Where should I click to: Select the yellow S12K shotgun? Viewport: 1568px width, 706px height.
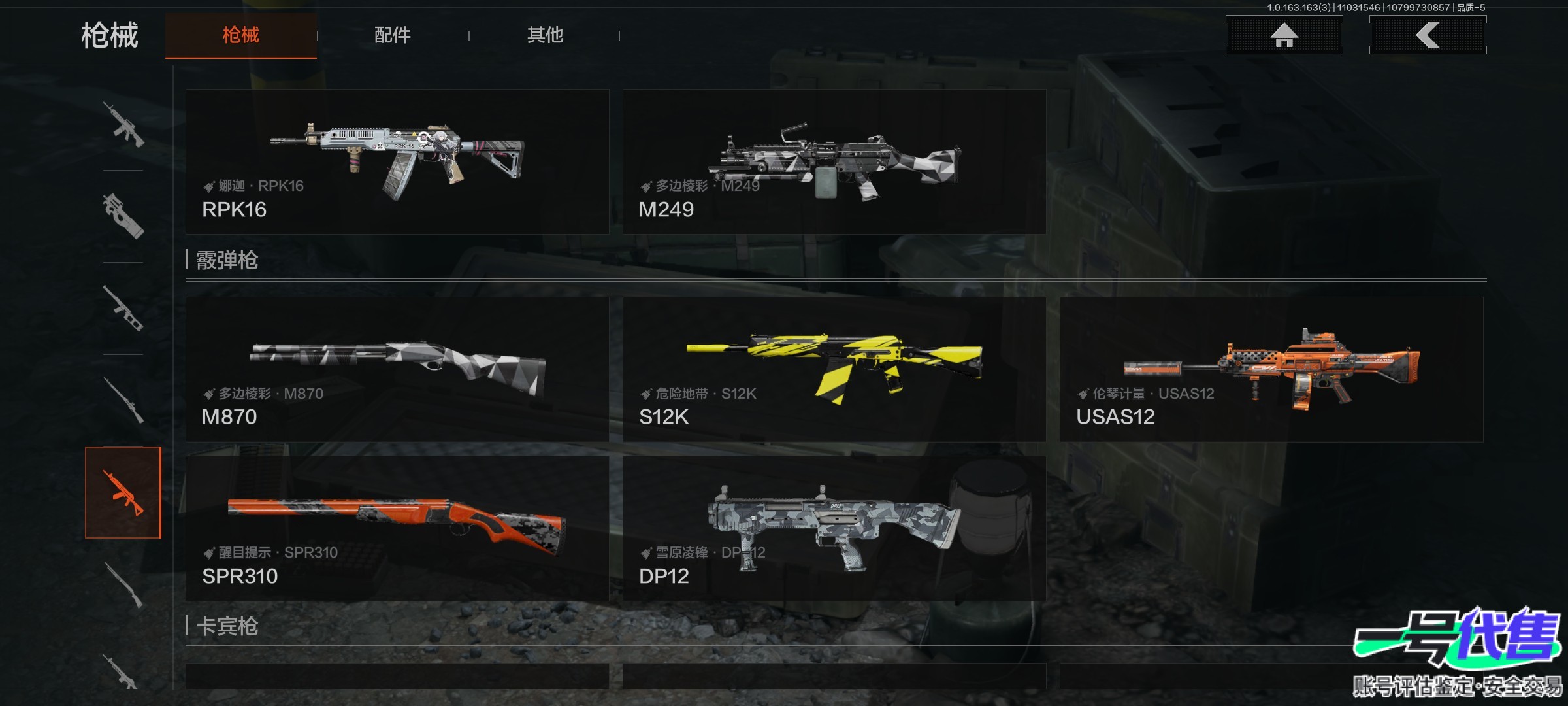tap(834, 370)
